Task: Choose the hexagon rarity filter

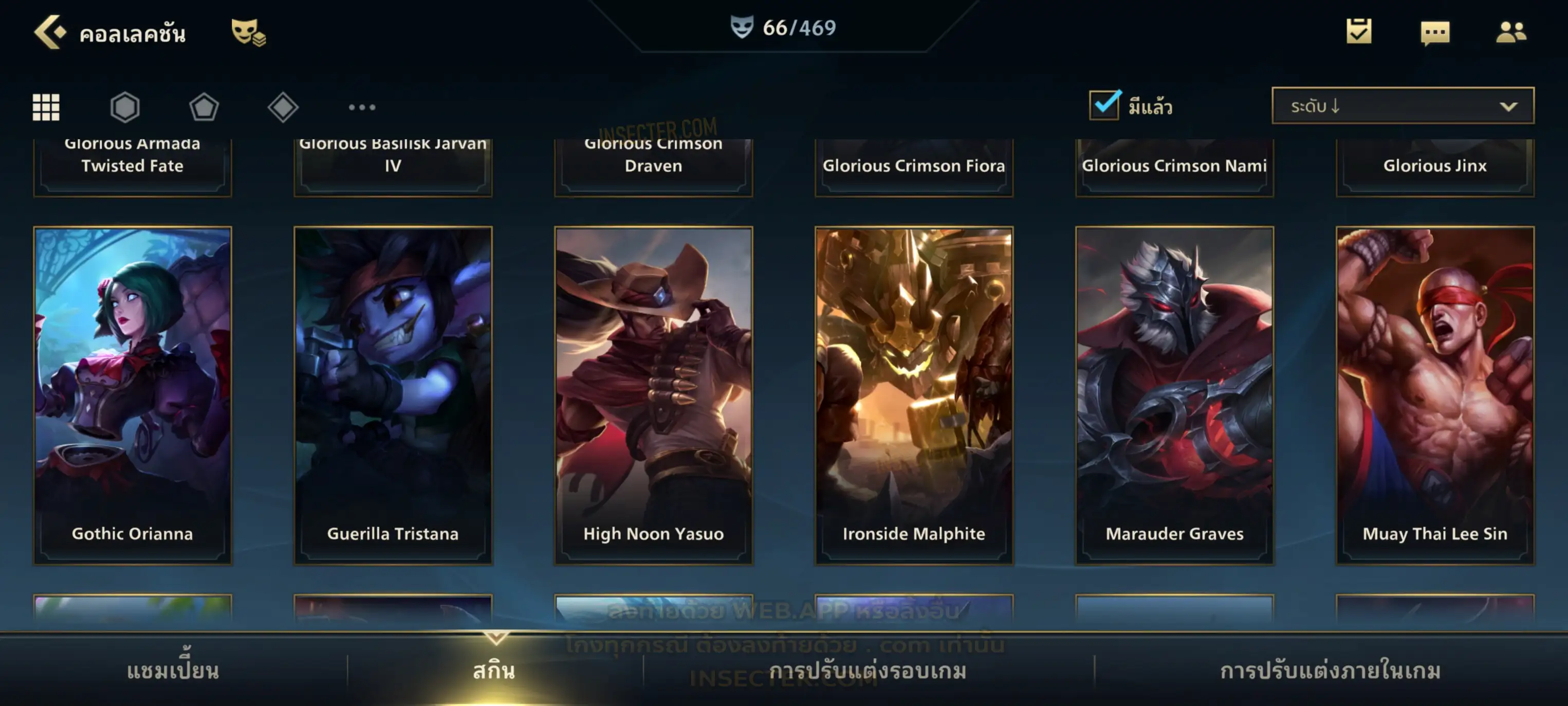Action: pyautogui.click(x=125, y=107)
